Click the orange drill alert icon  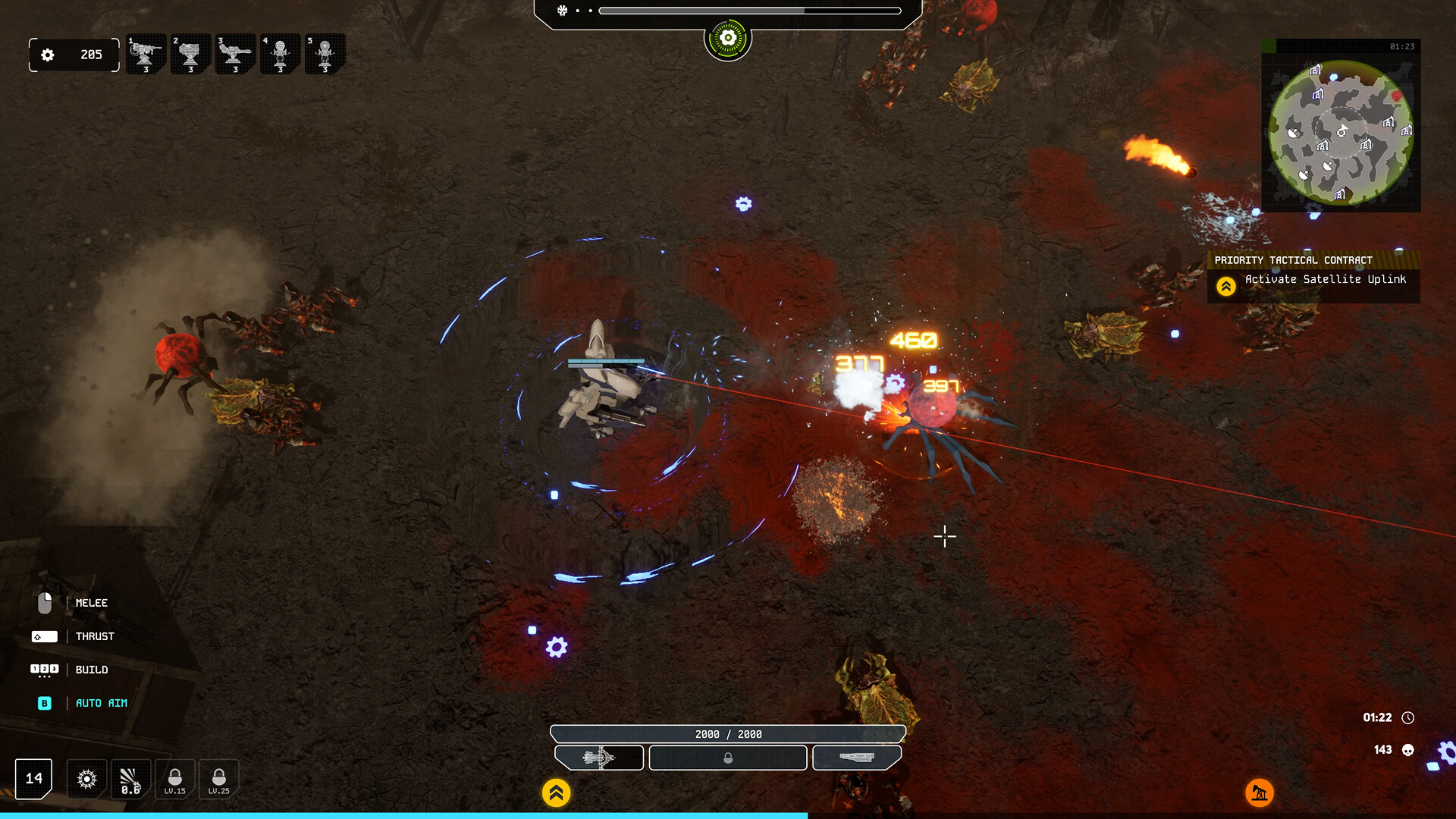click(x=1260, y=793)
